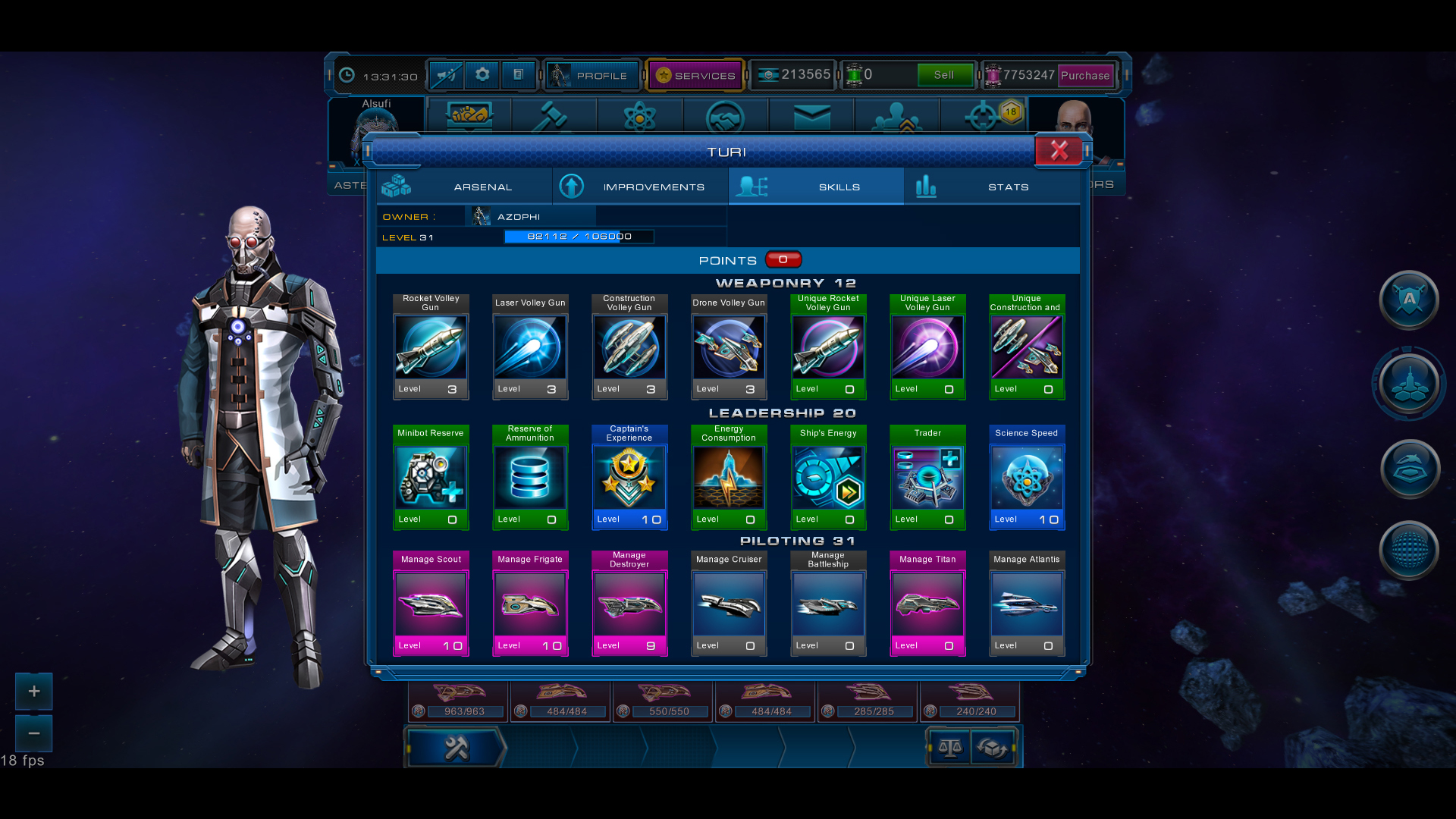Open the cargo cube icon

(993, 747)
